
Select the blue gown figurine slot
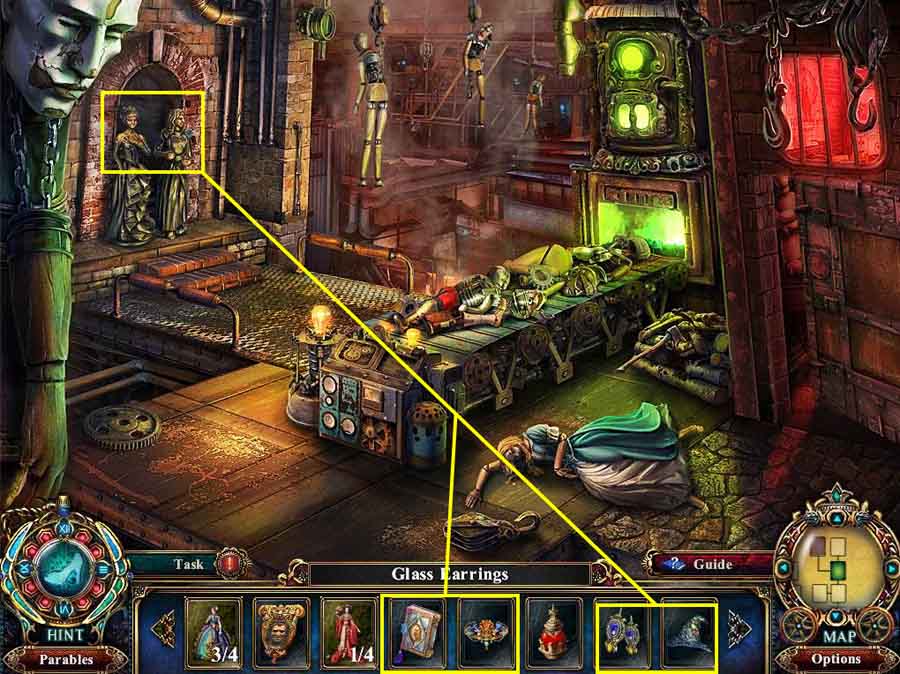[x=213, y=632]
